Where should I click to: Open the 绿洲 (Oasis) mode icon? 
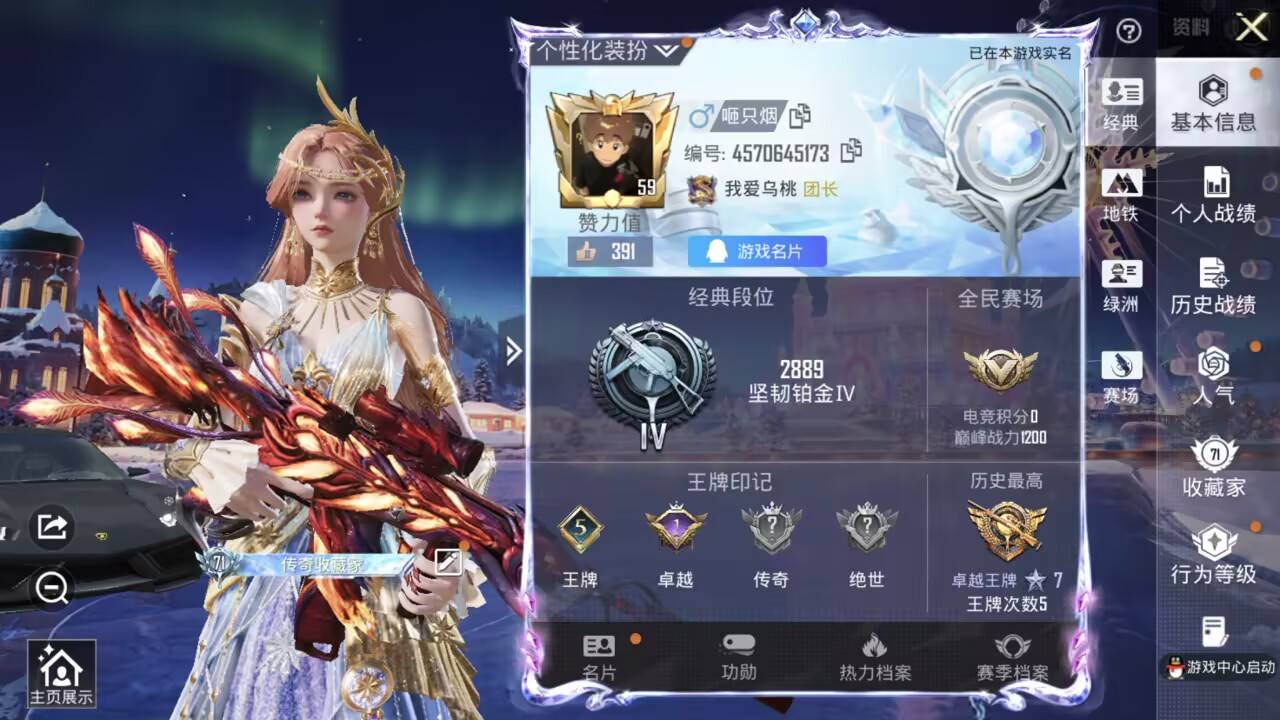[x=1122, y=282]
